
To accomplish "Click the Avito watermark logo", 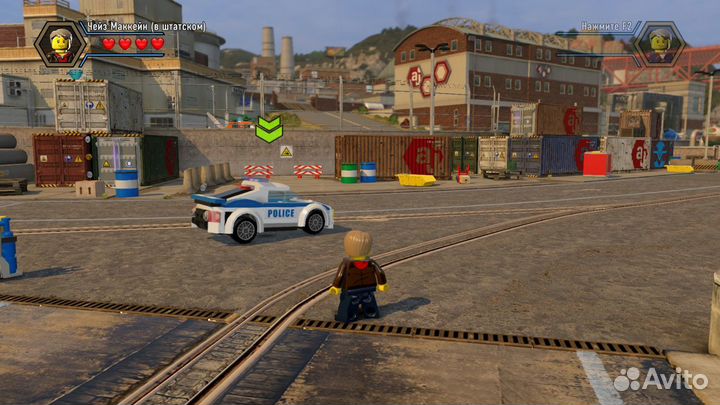I will [660, 378].
